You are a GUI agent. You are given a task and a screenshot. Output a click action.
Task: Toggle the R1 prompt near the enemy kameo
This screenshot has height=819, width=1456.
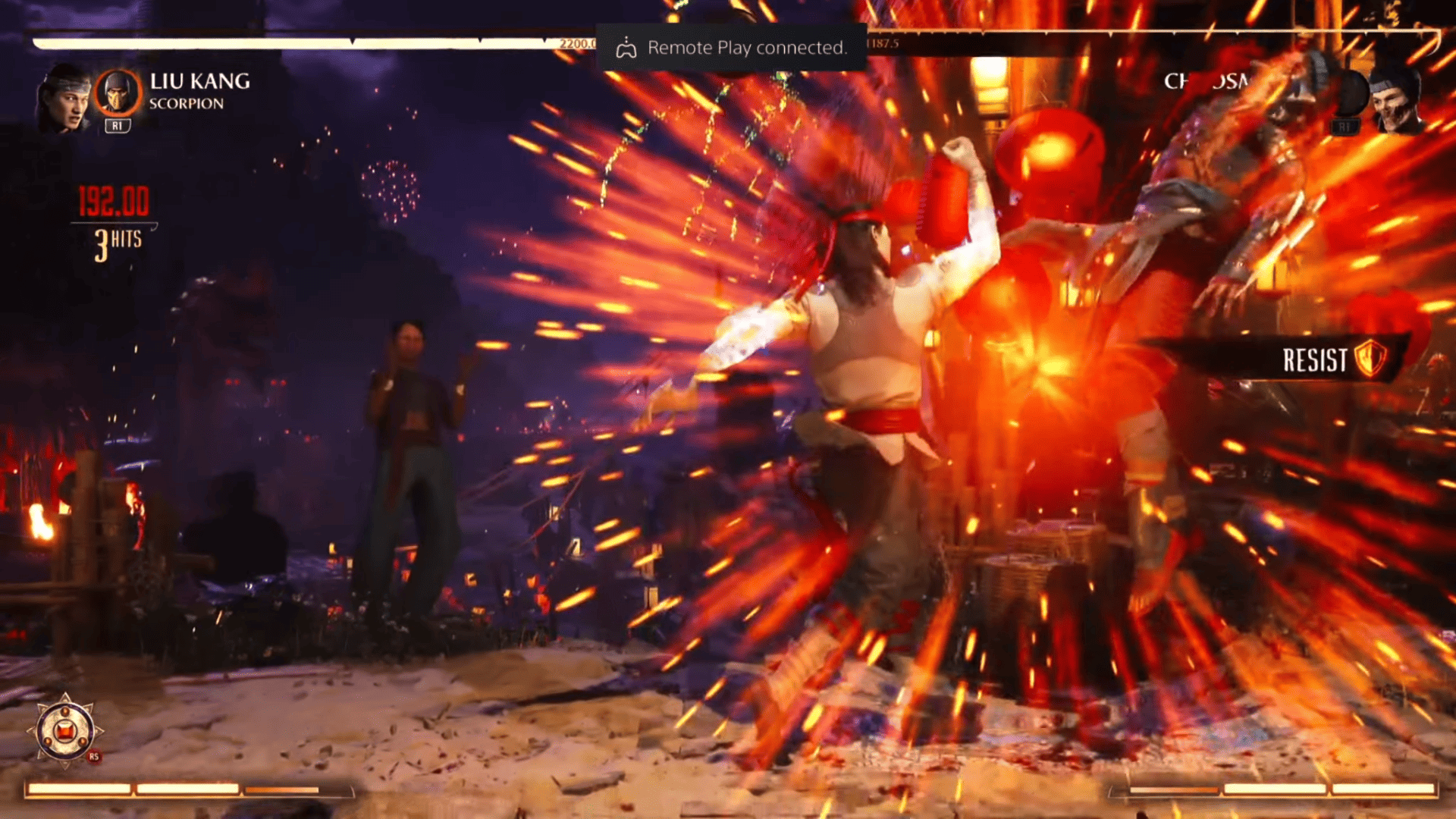point(1347,127)
